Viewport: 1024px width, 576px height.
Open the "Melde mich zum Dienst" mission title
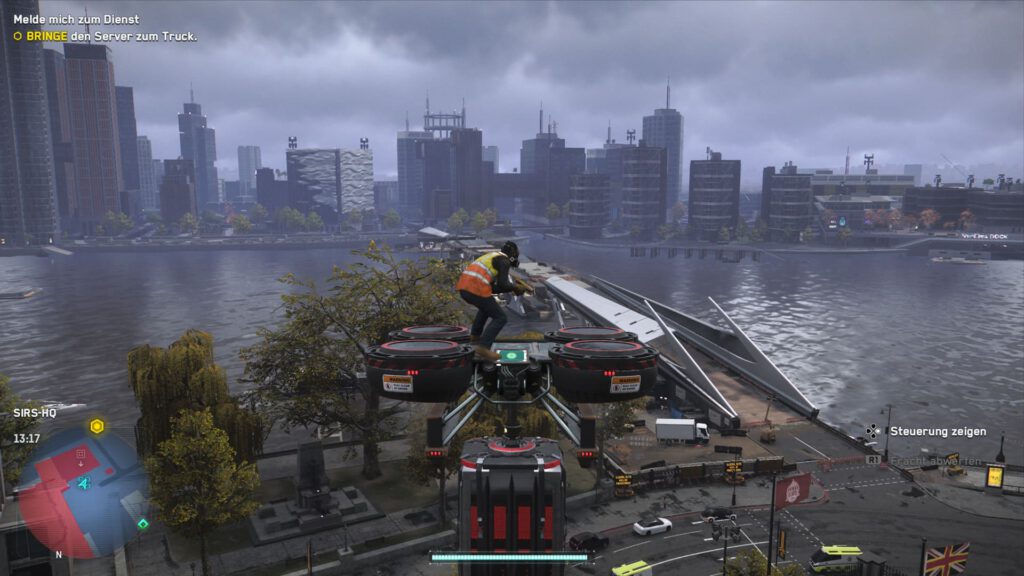(76, 19)
